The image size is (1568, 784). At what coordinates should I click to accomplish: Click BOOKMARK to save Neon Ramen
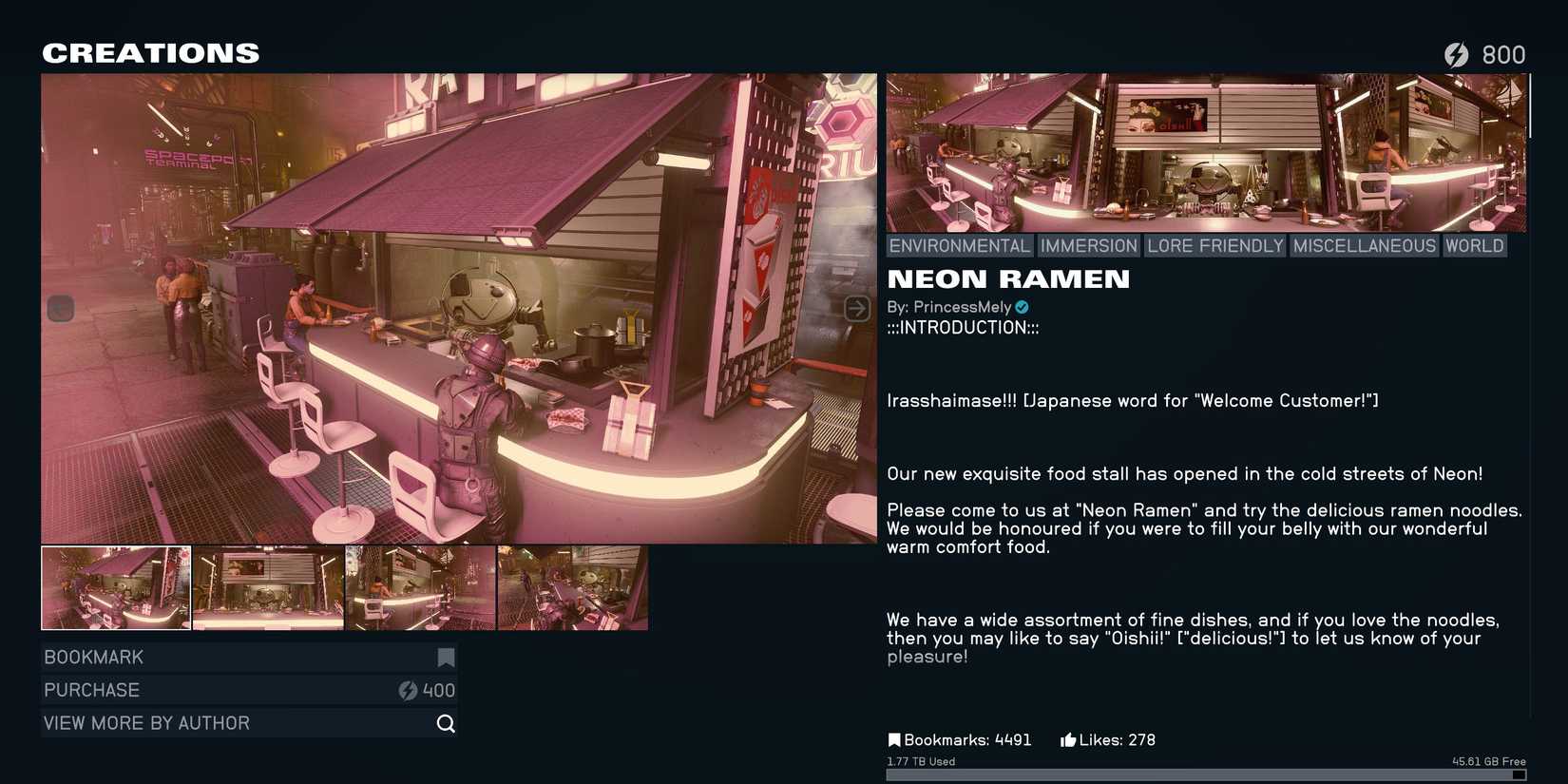pyautogui.click(x=190, y=657)
